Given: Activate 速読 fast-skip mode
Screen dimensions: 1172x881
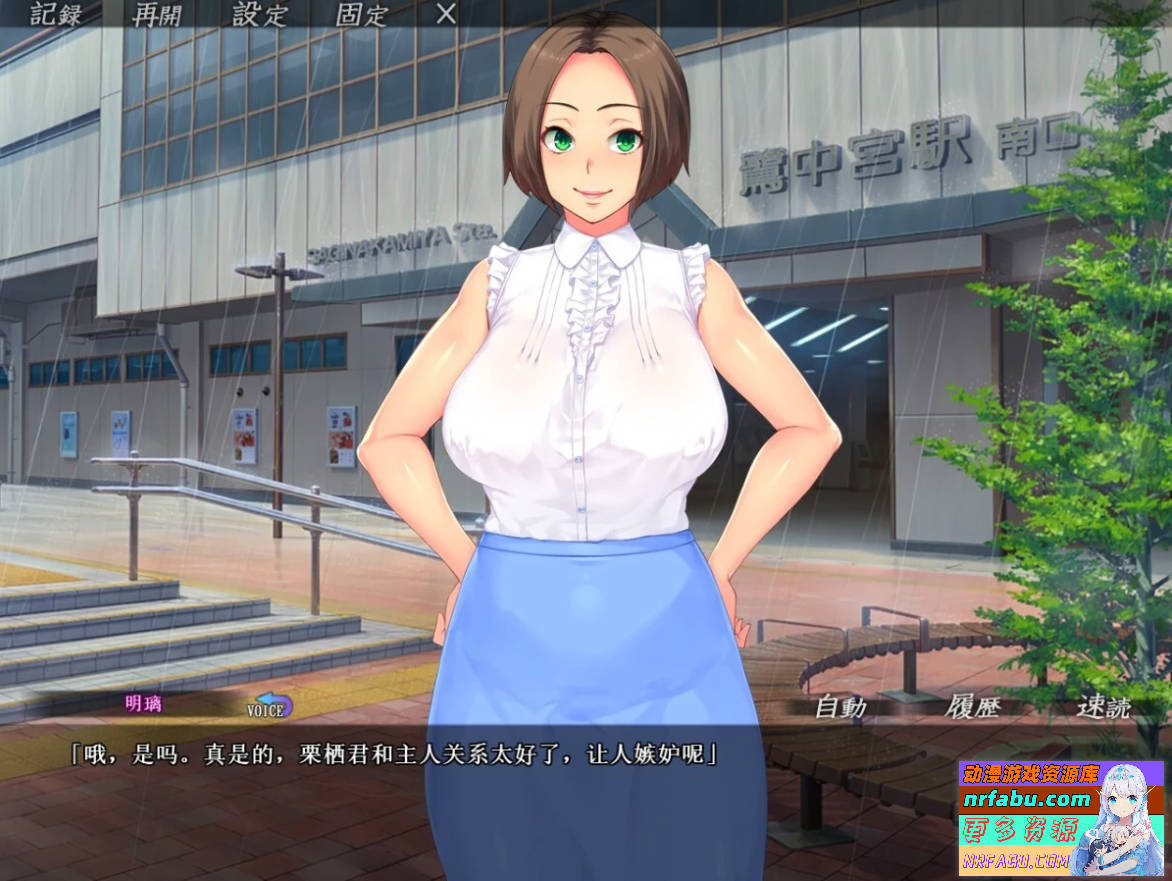Looking at the screenshot, I should (x=1103, y=707).
